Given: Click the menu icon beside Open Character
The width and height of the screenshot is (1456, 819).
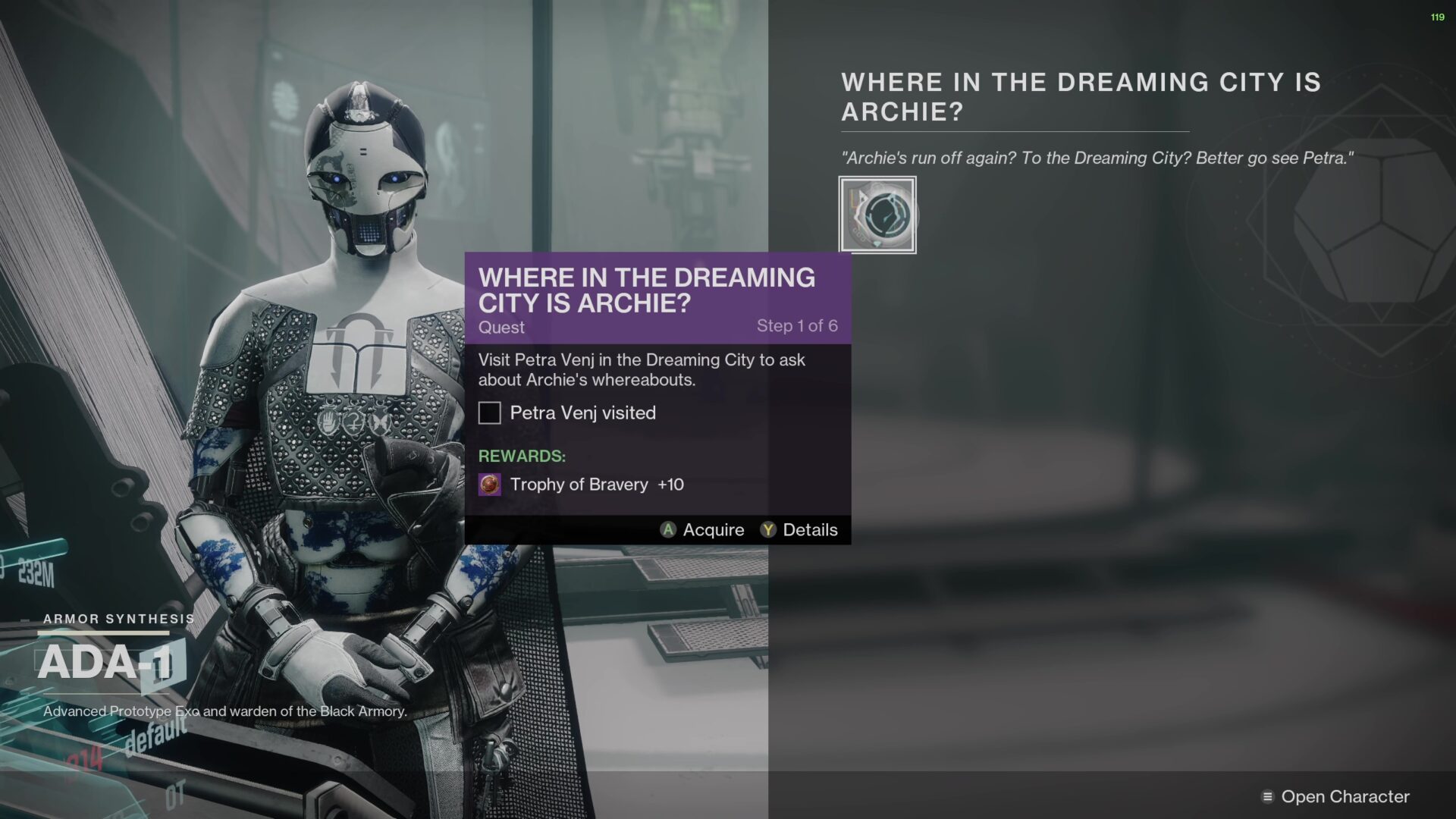Looking at the screenshot, I should click(x=1267, y=796).
